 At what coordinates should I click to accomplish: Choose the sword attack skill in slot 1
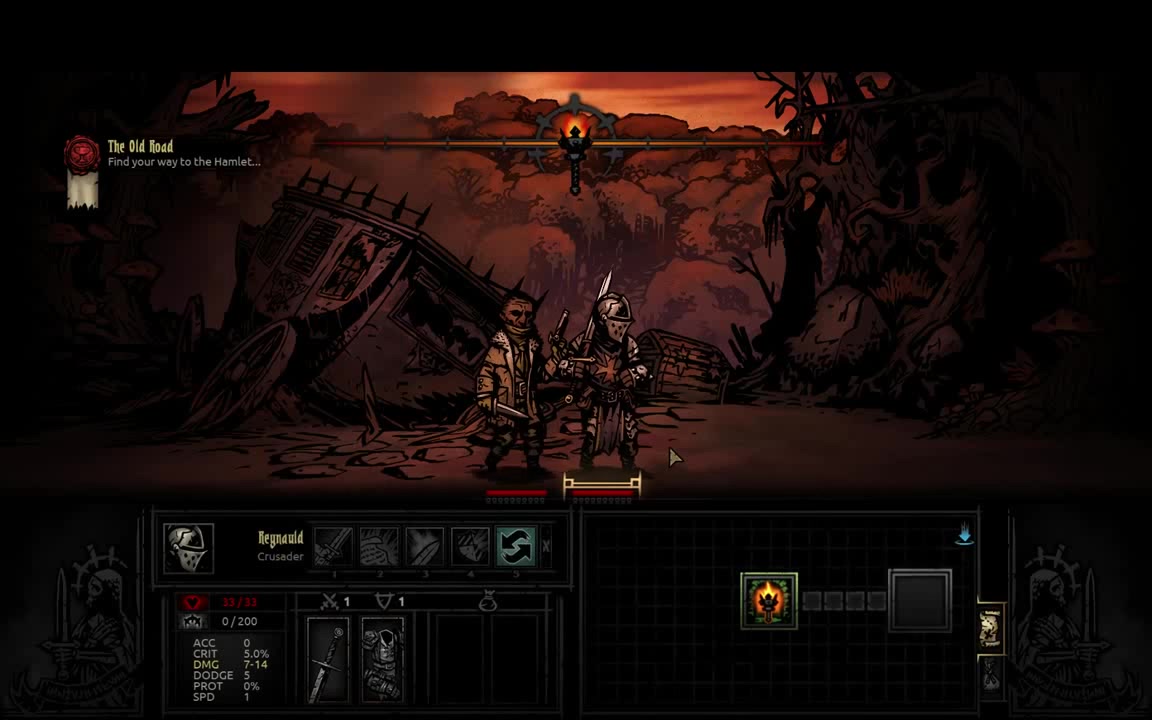(x=333, y=547)
